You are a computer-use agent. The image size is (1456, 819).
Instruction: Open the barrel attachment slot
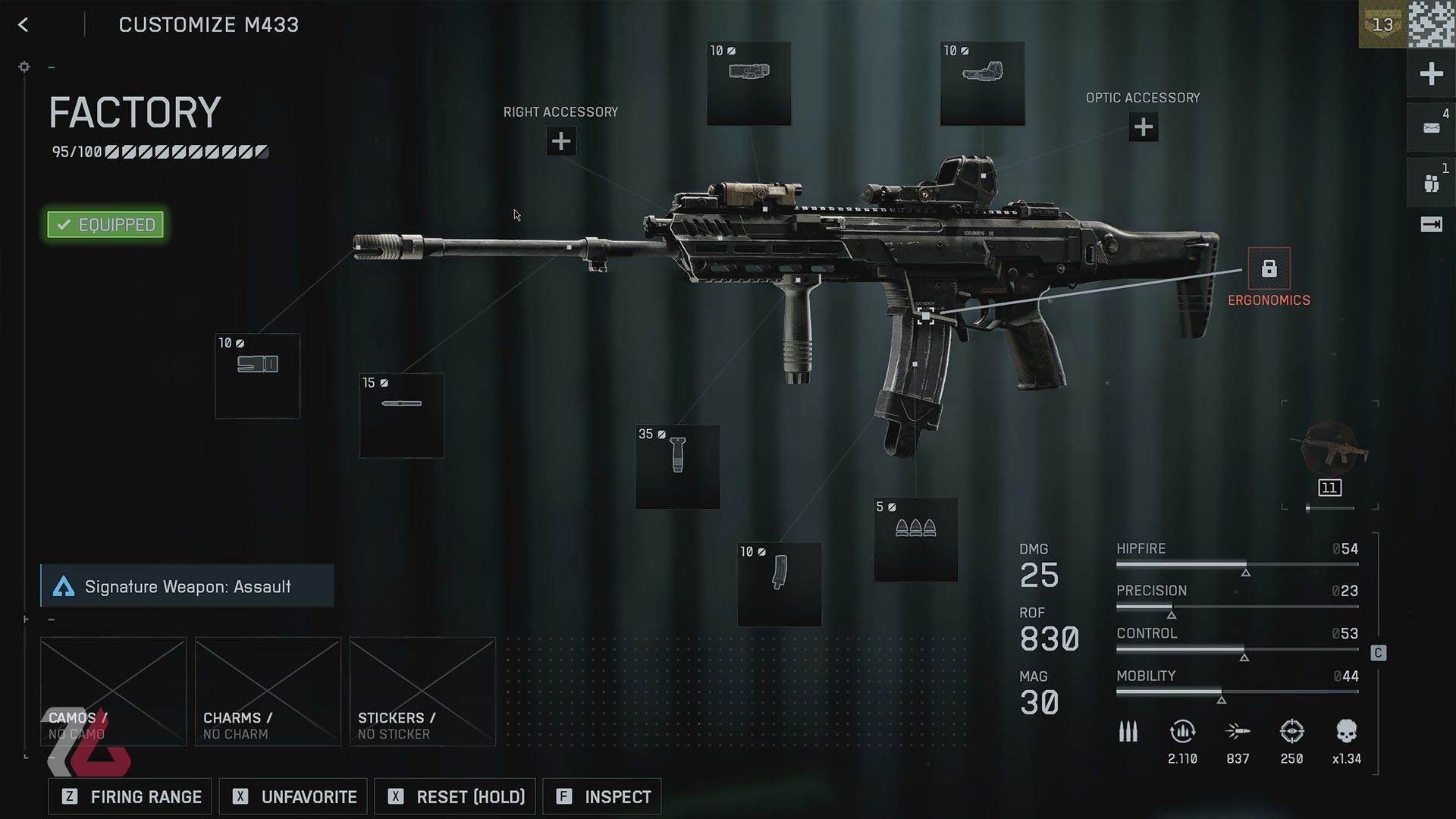click(x=402, y=415)
